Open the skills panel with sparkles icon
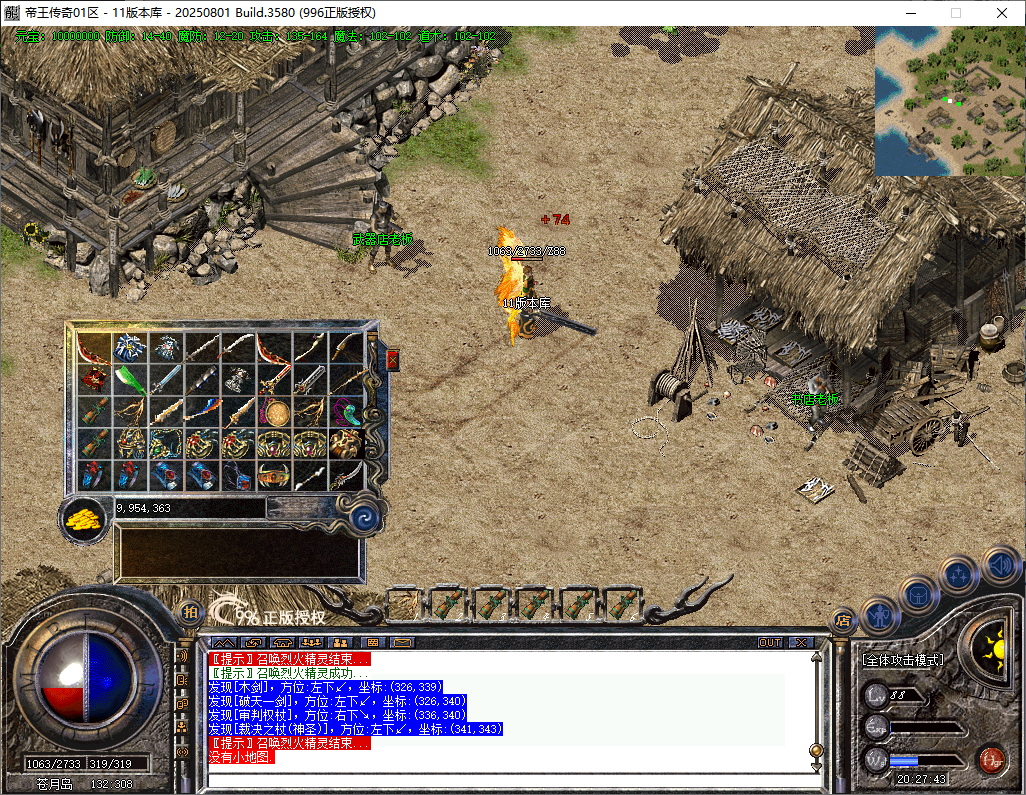 pos(958,575)
